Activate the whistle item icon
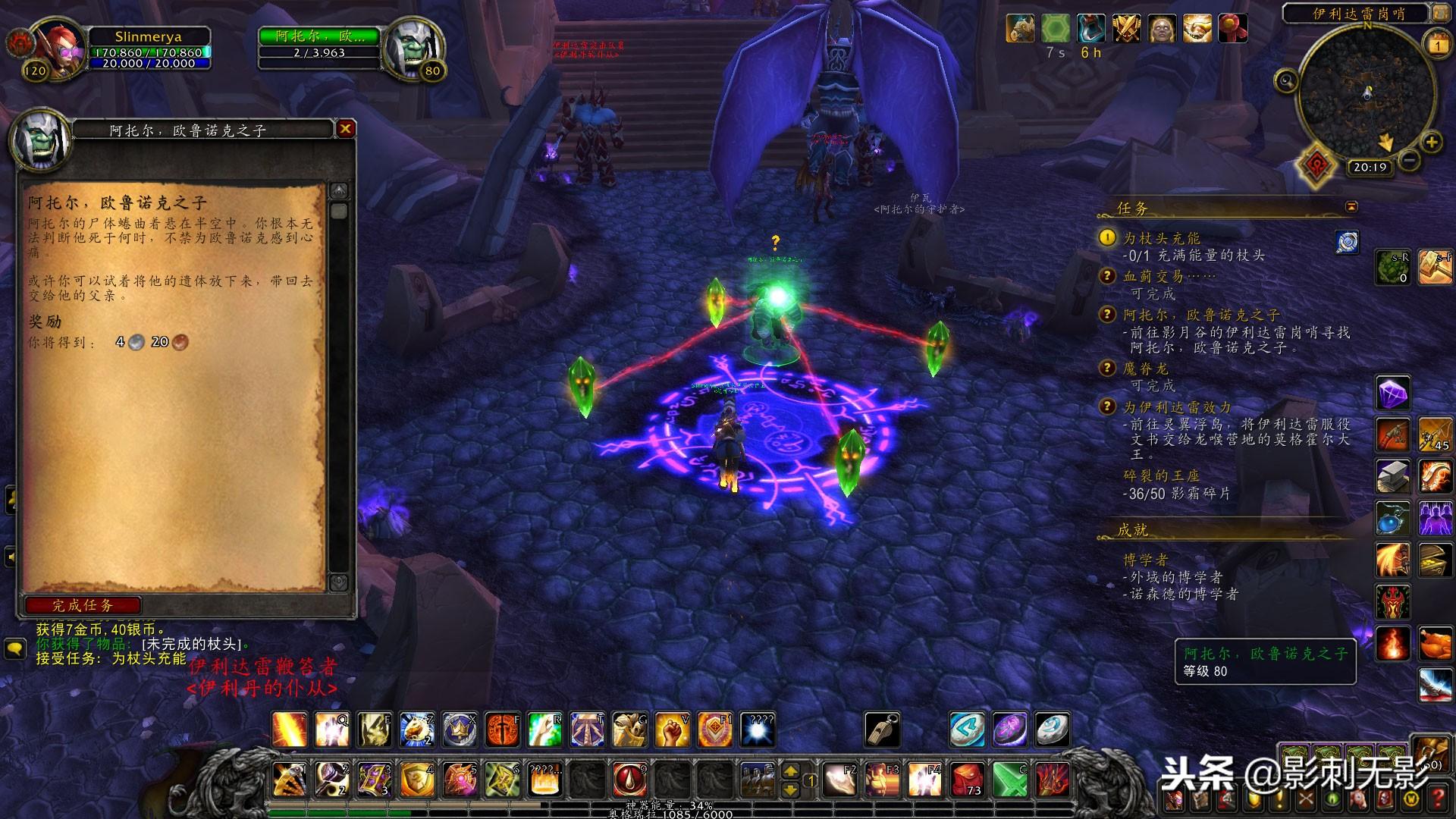Screen dimensions: 1456x819 pyautogui.click(x=883, y=729)
